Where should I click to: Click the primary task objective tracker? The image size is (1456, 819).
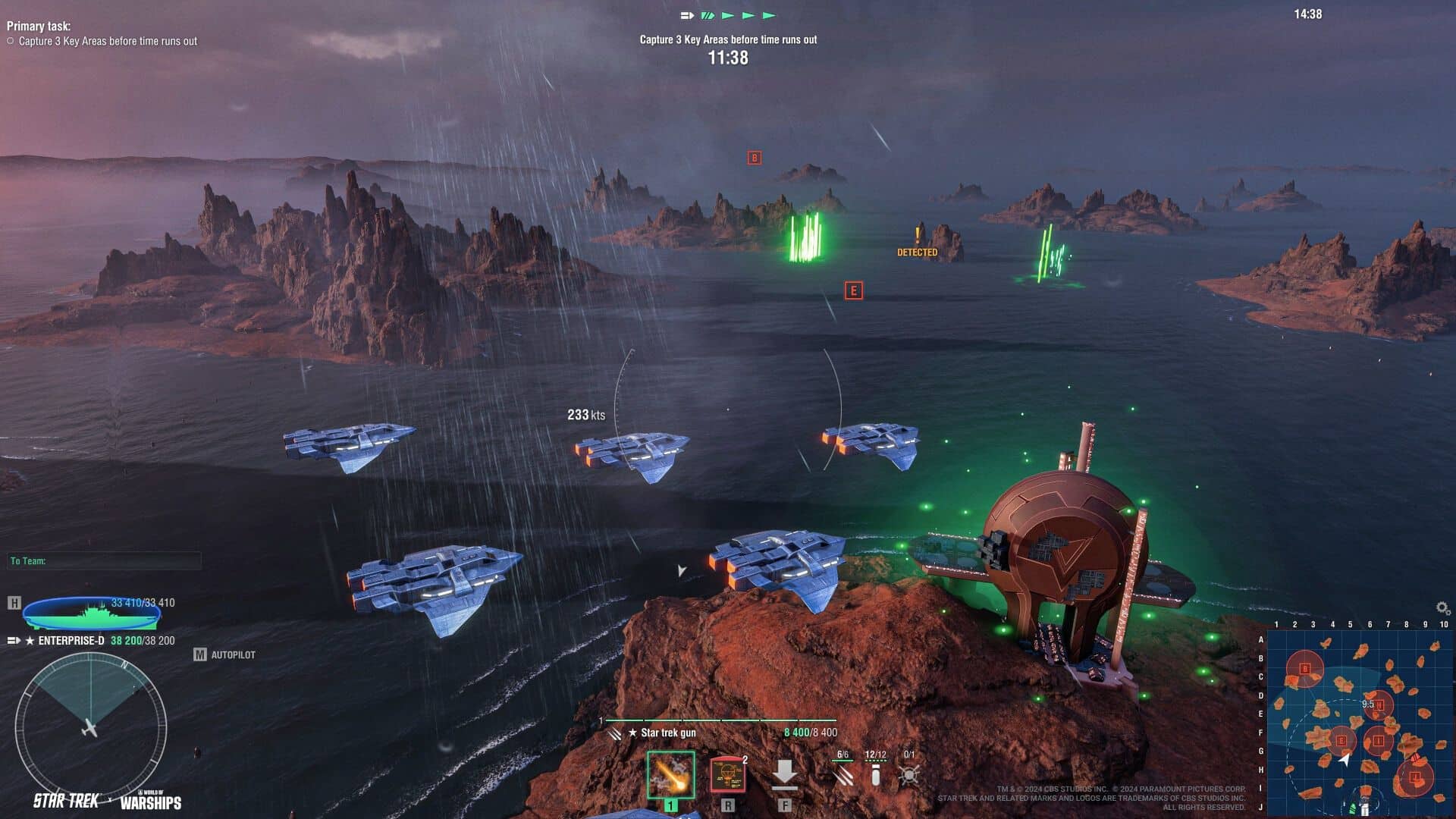click(102, 34)
